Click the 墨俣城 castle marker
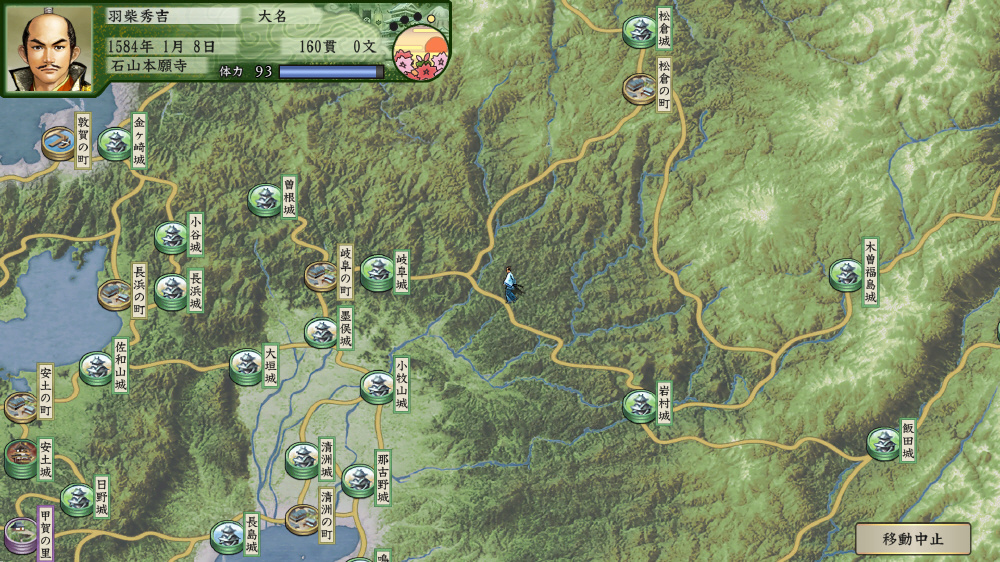 [321, 332]
